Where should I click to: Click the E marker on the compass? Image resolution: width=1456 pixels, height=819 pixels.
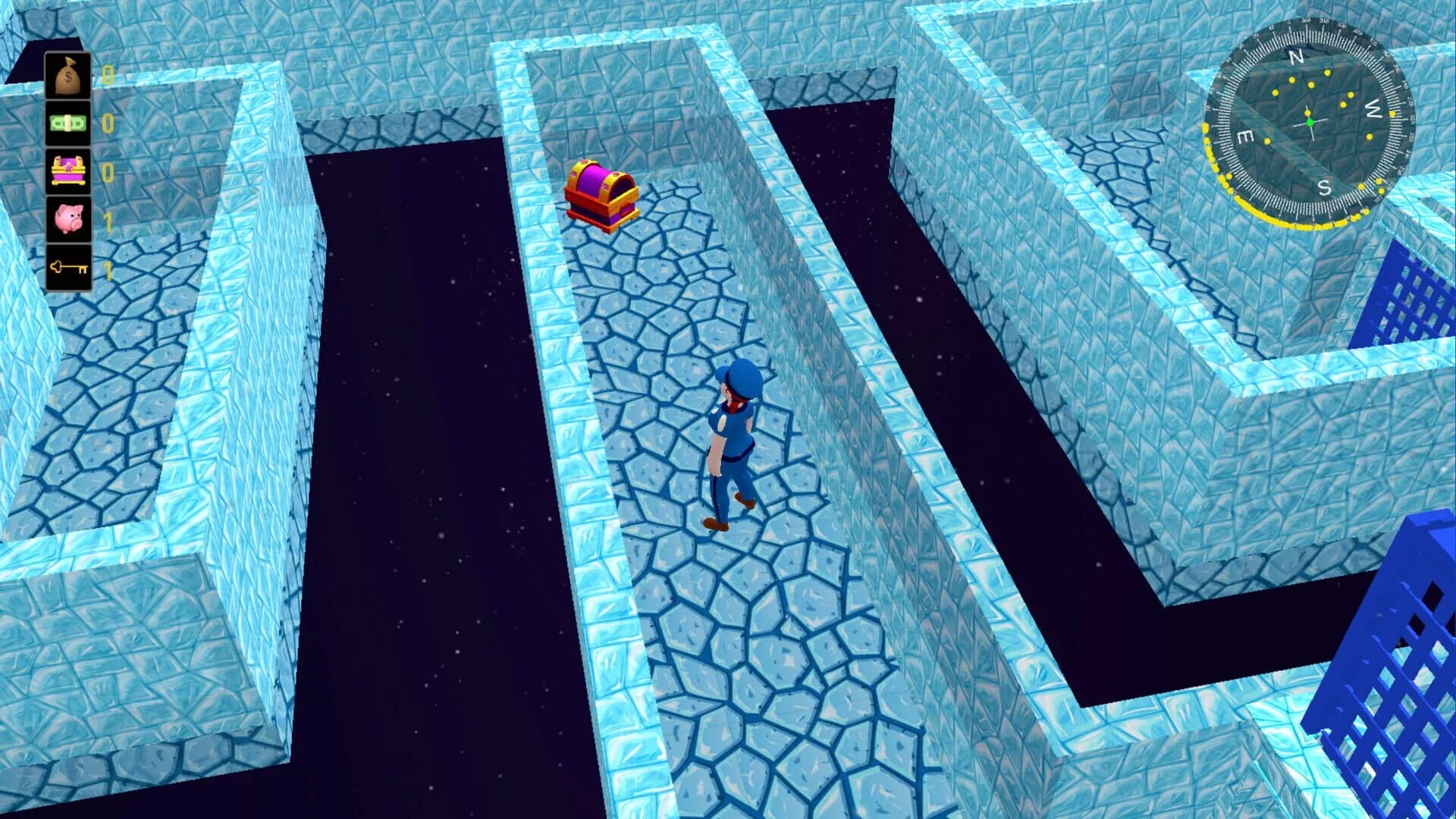1245,137
